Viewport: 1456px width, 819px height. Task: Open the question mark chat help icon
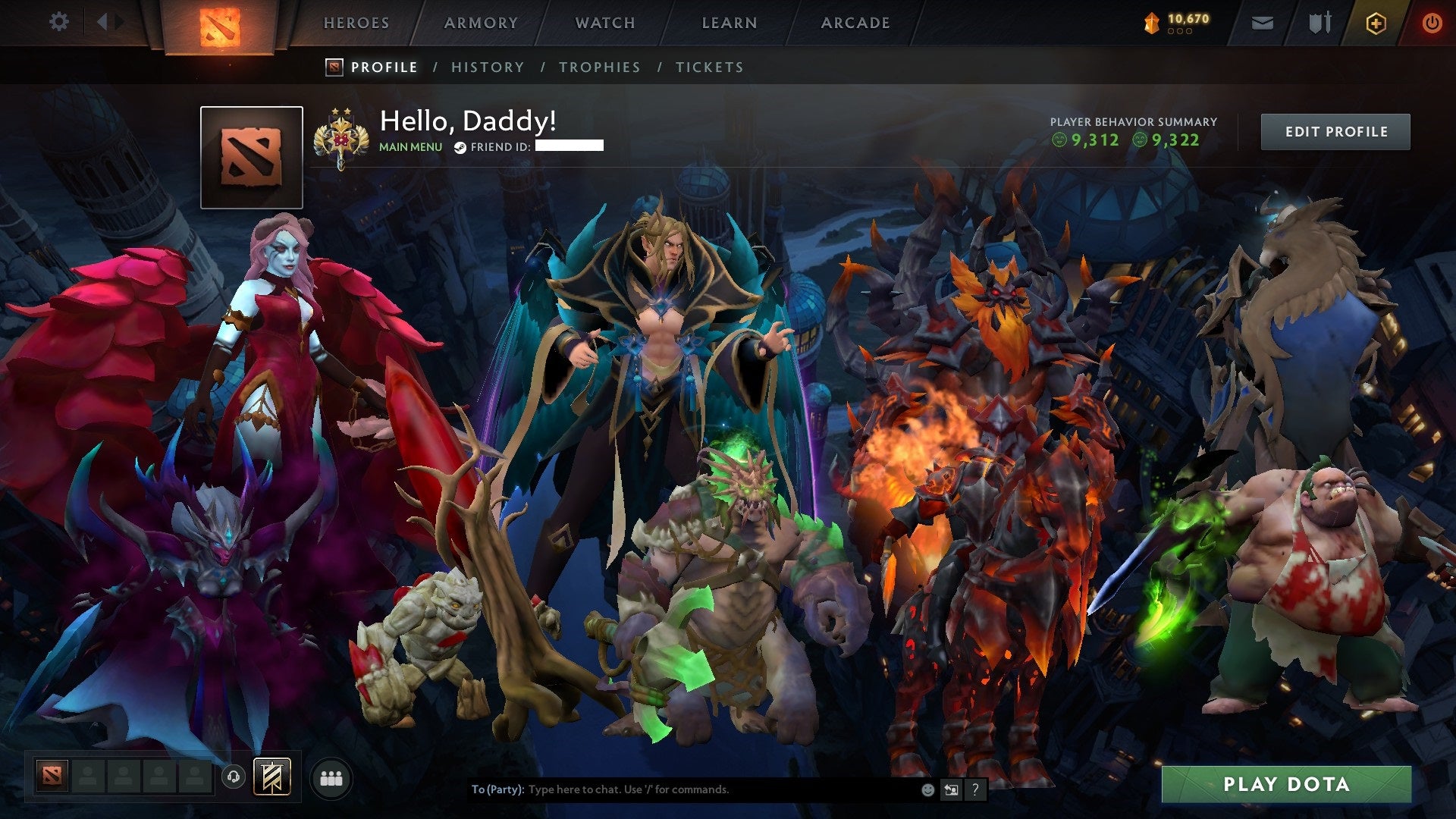(974, 789)
